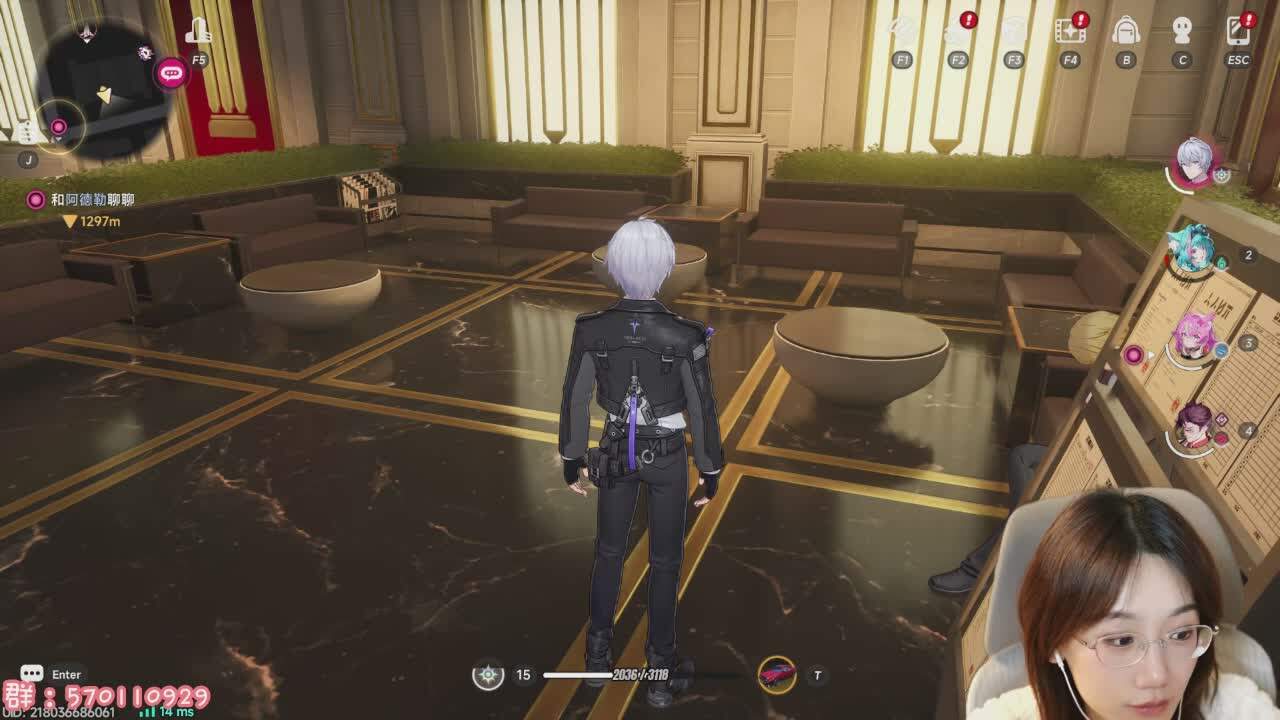Open the faded F3 shortcut icon

click(1014, 32)
